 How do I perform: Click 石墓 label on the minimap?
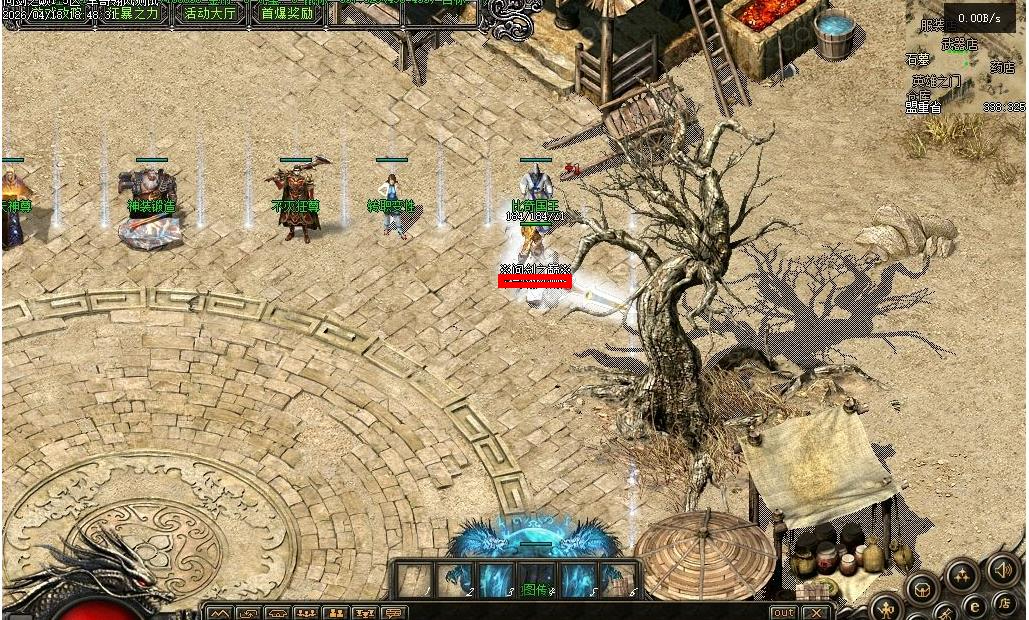tap(917, 60)
